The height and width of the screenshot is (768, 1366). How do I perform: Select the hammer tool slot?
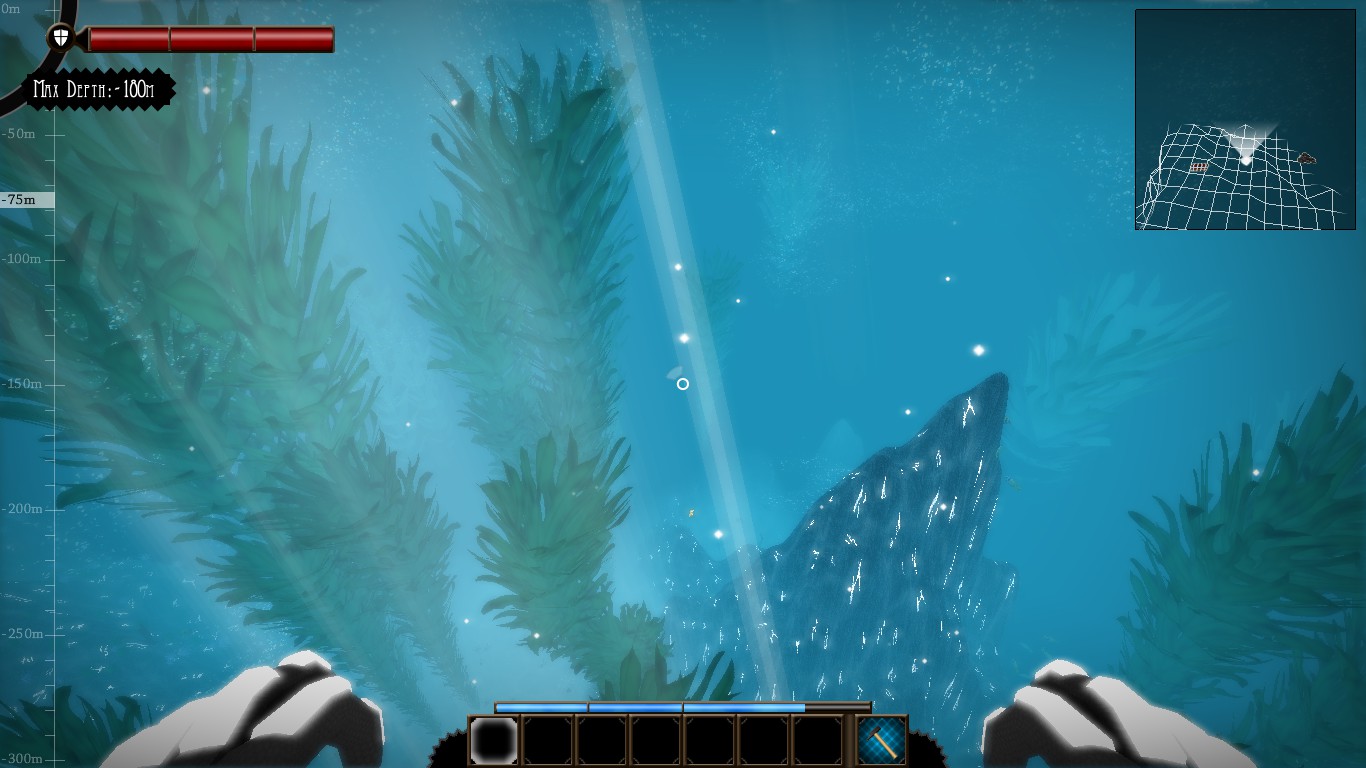pos(882,741)
